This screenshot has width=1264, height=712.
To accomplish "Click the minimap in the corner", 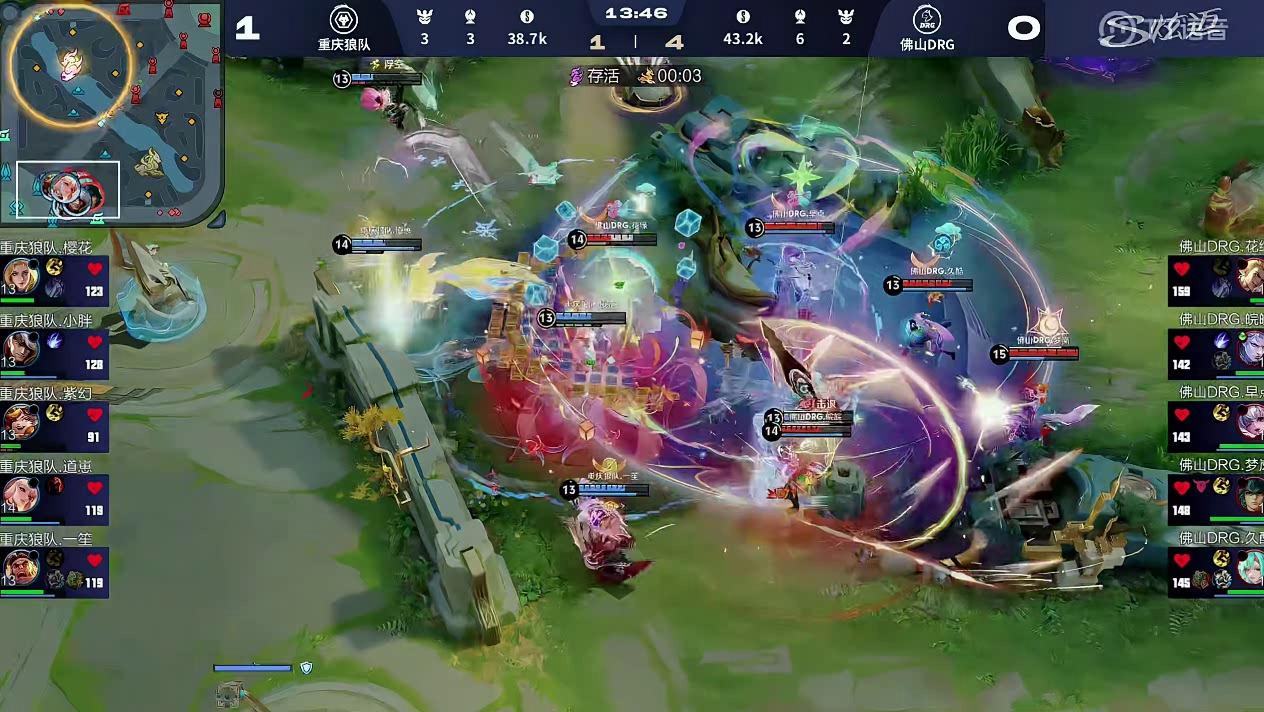I will (x=110, y=112).
